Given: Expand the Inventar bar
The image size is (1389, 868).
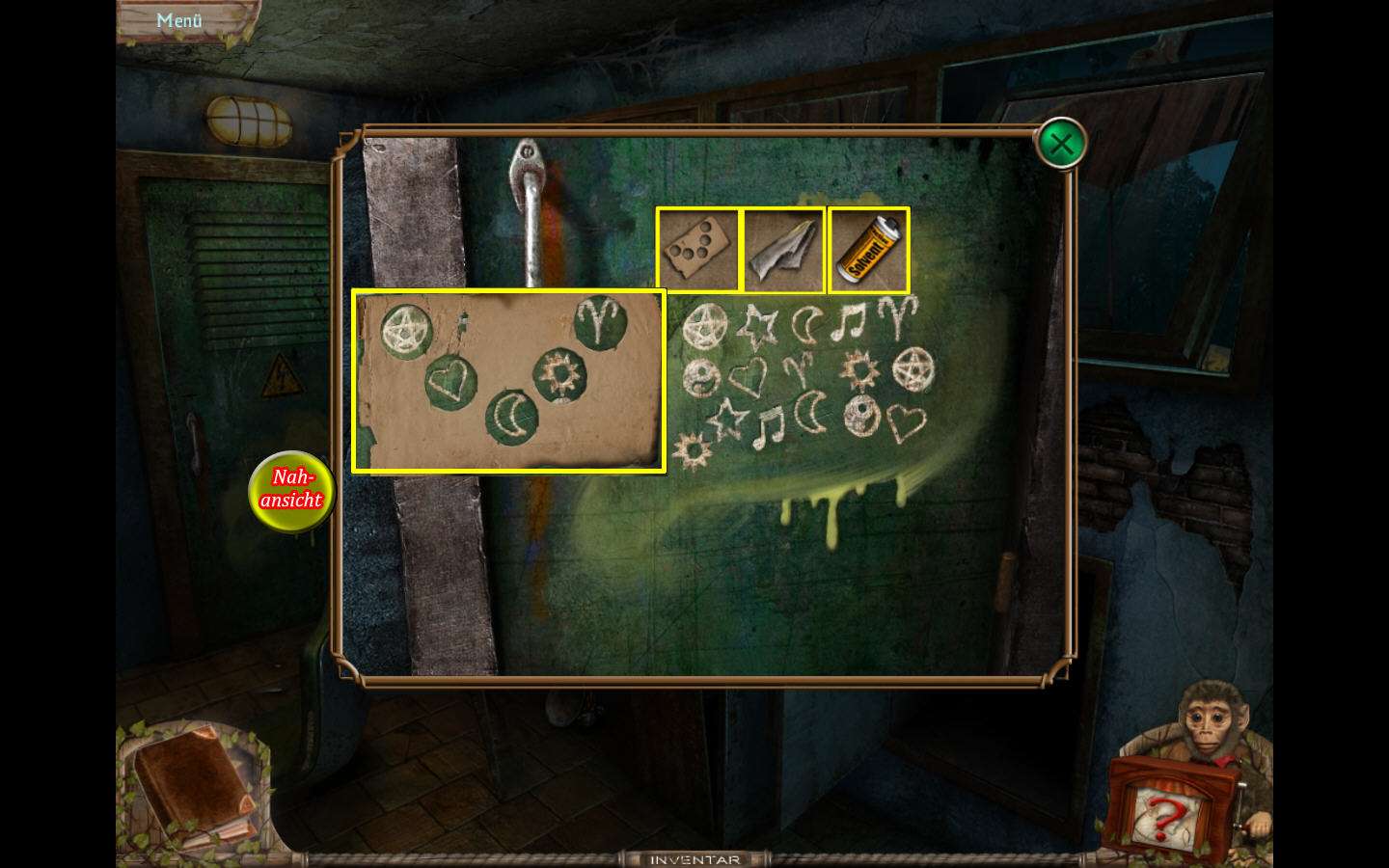Looking at the screenshot, I should click(694, 858).
